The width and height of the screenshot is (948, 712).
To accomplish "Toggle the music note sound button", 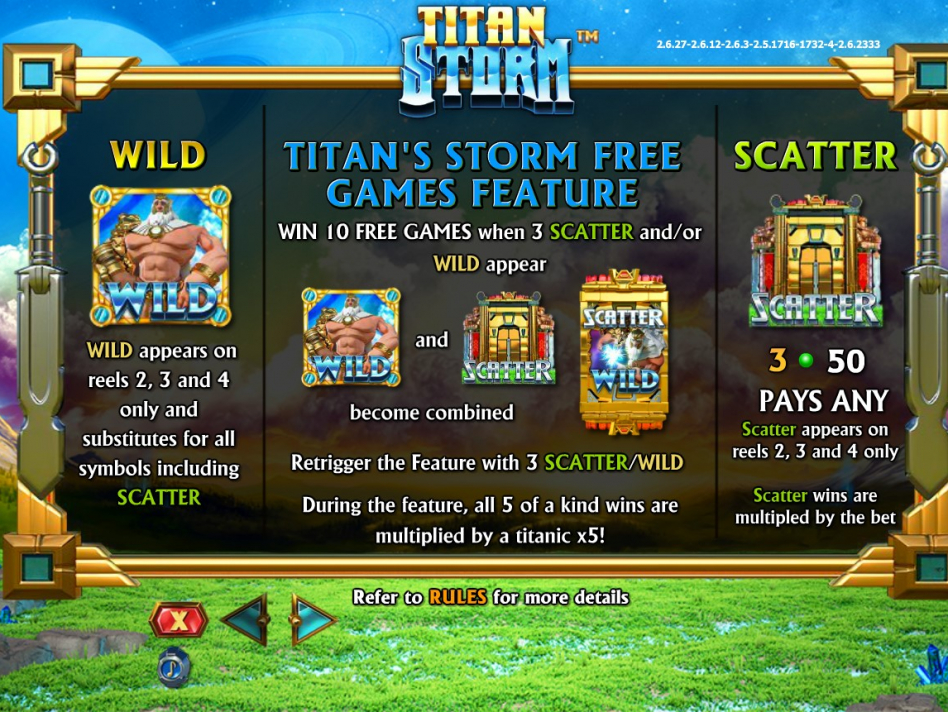I will coord(172,667).
